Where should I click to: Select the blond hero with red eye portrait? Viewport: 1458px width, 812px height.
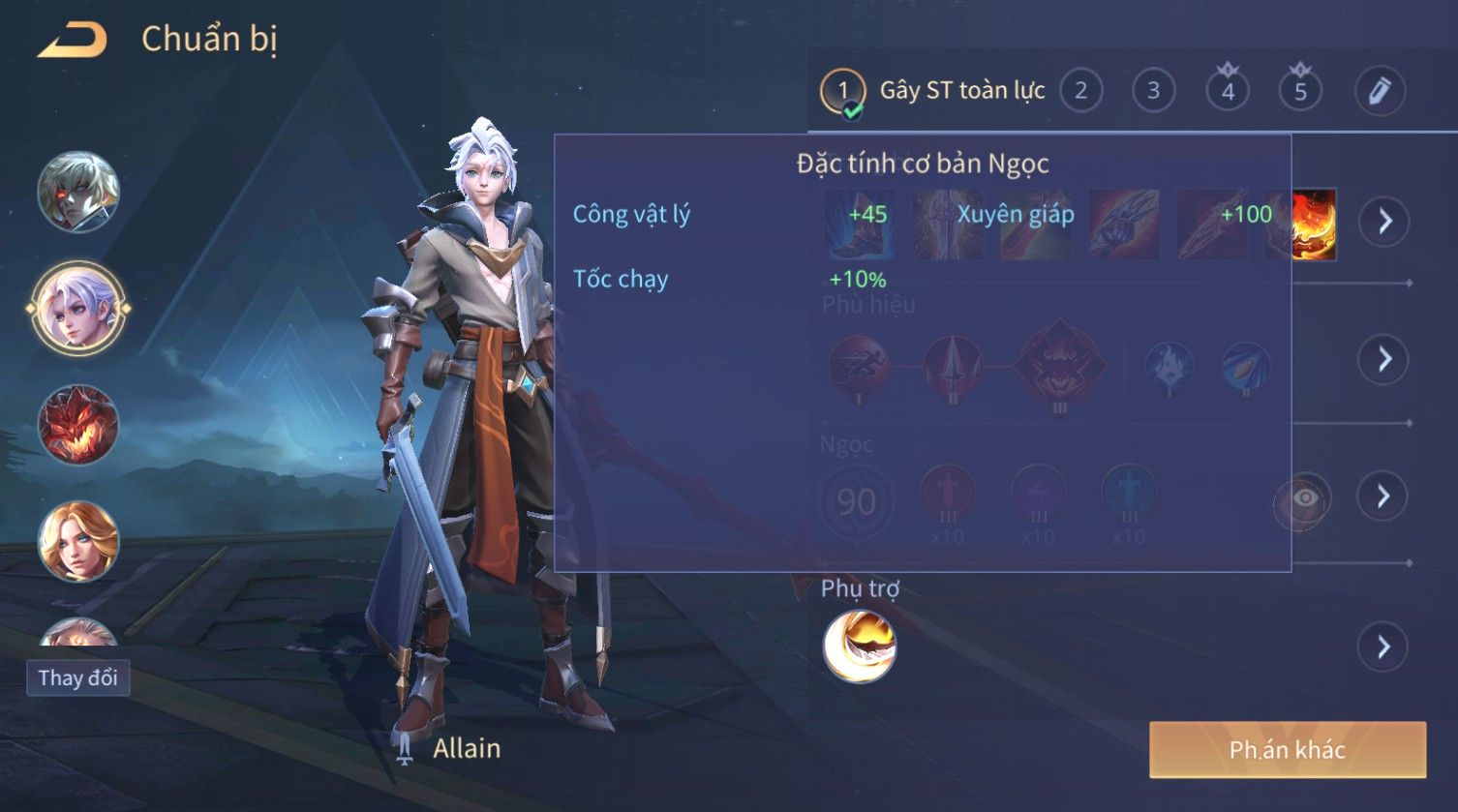78,192
